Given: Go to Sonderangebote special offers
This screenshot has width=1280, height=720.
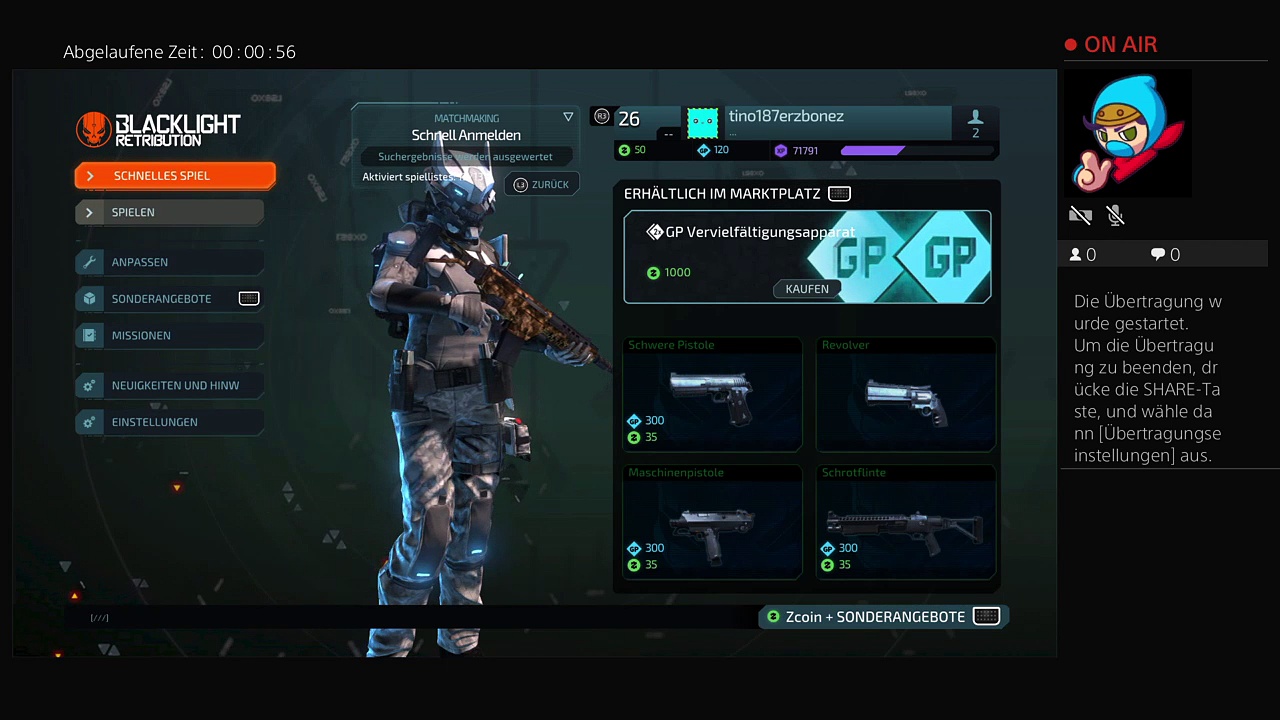Looking at the screenshot, I should [170, 299].
